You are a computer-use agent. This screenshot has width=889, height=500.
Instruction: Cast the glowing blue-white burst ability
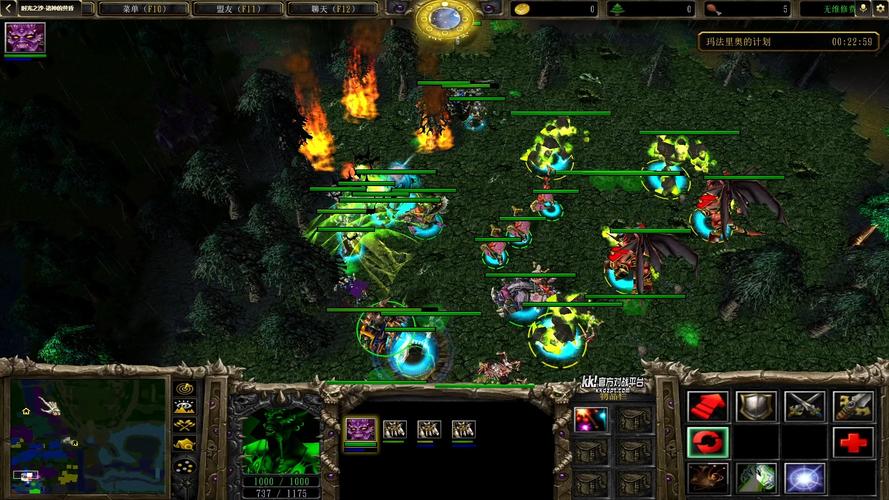[x=804, y=478]
